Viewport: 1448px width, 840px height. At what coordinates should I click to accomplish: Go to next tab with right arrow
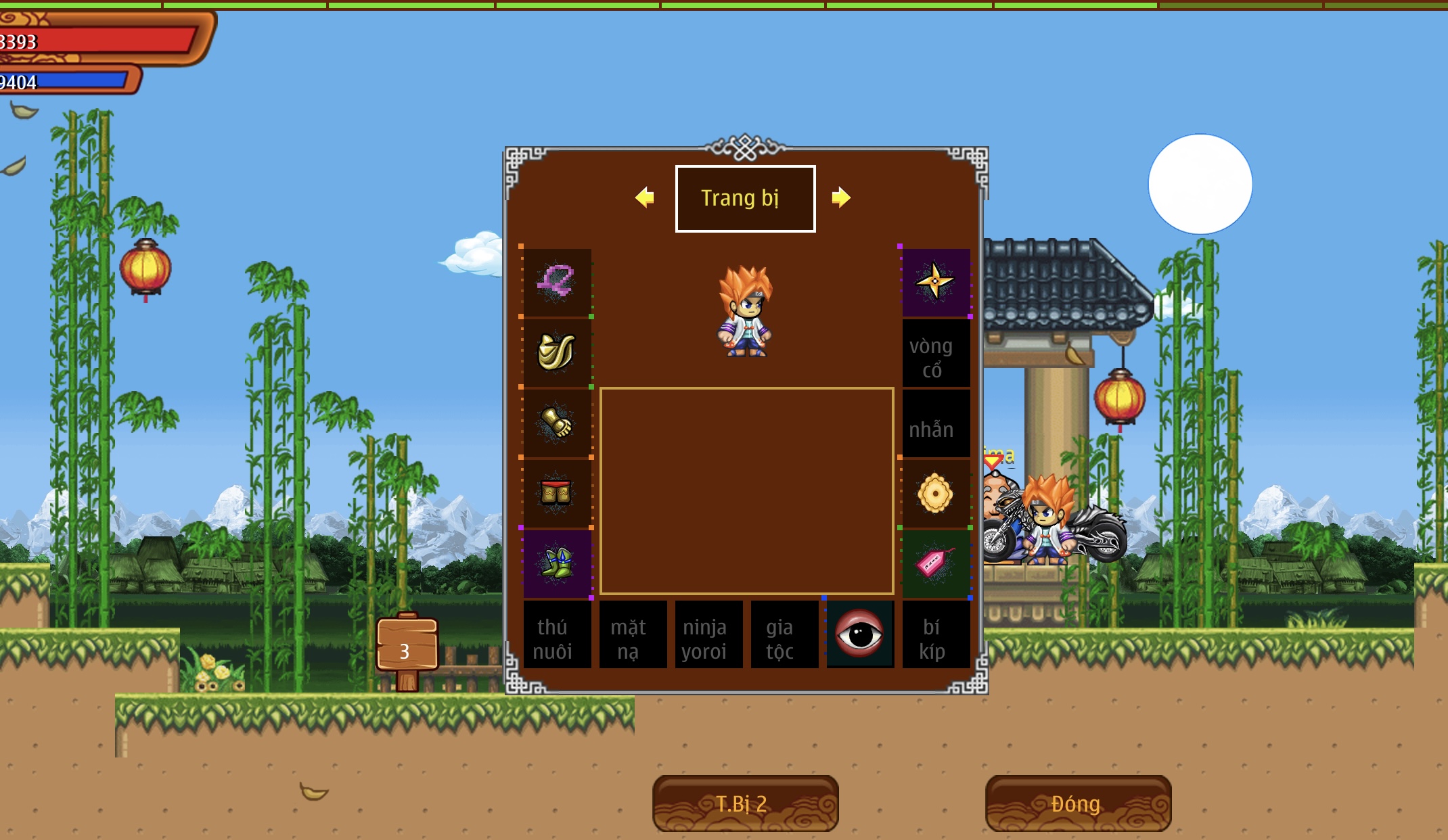point(841,197)
